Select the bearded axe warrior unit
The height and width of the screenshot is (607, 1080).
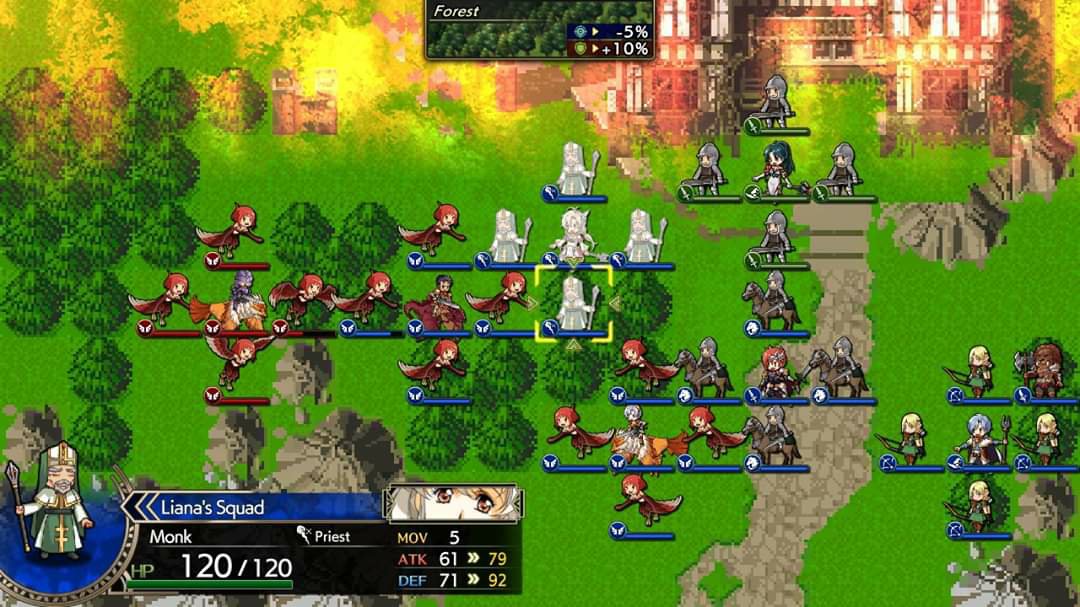pos(1044,370)
